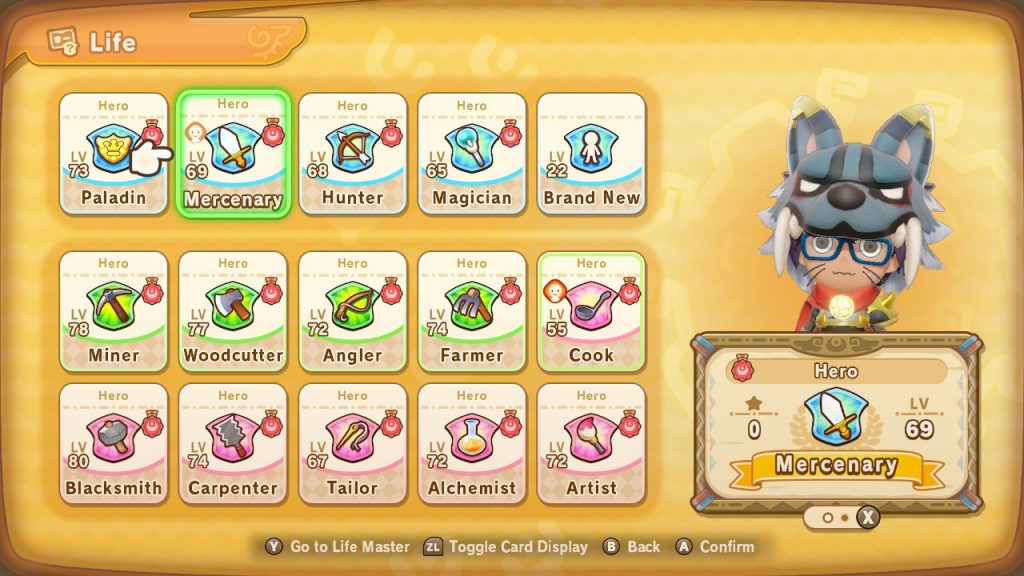Screen dimensions: 1024x576
Task: Select the Blacksmith life card
Action: click(x=113, y=443)
